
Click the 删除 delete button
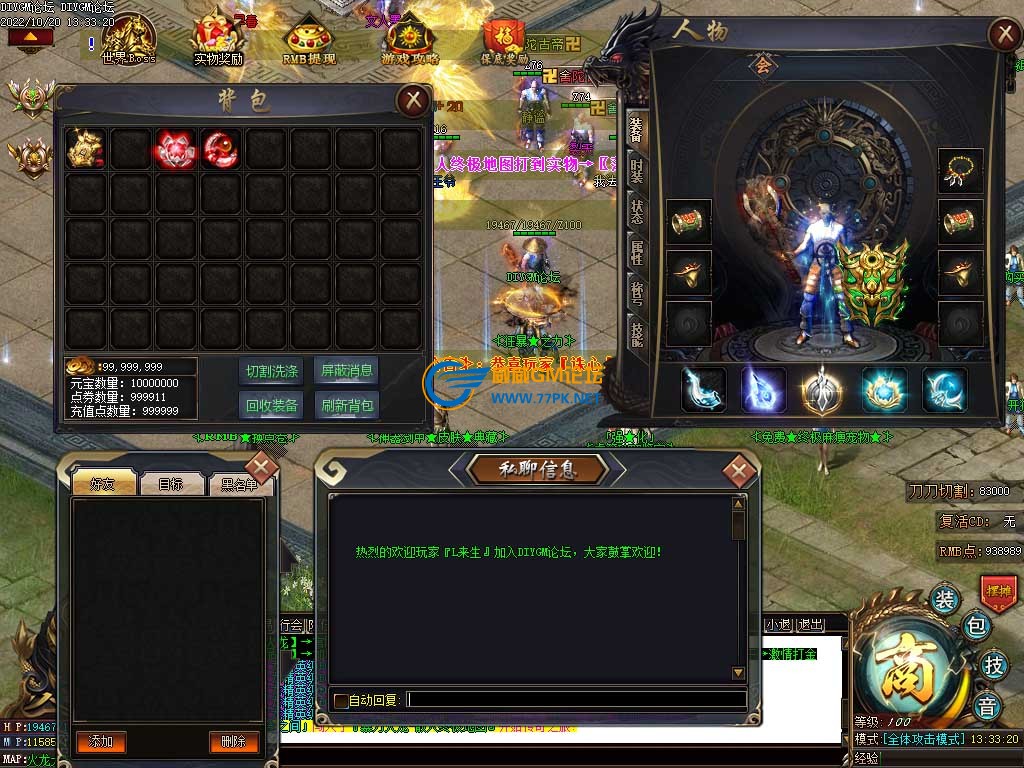tap(234, 741)
